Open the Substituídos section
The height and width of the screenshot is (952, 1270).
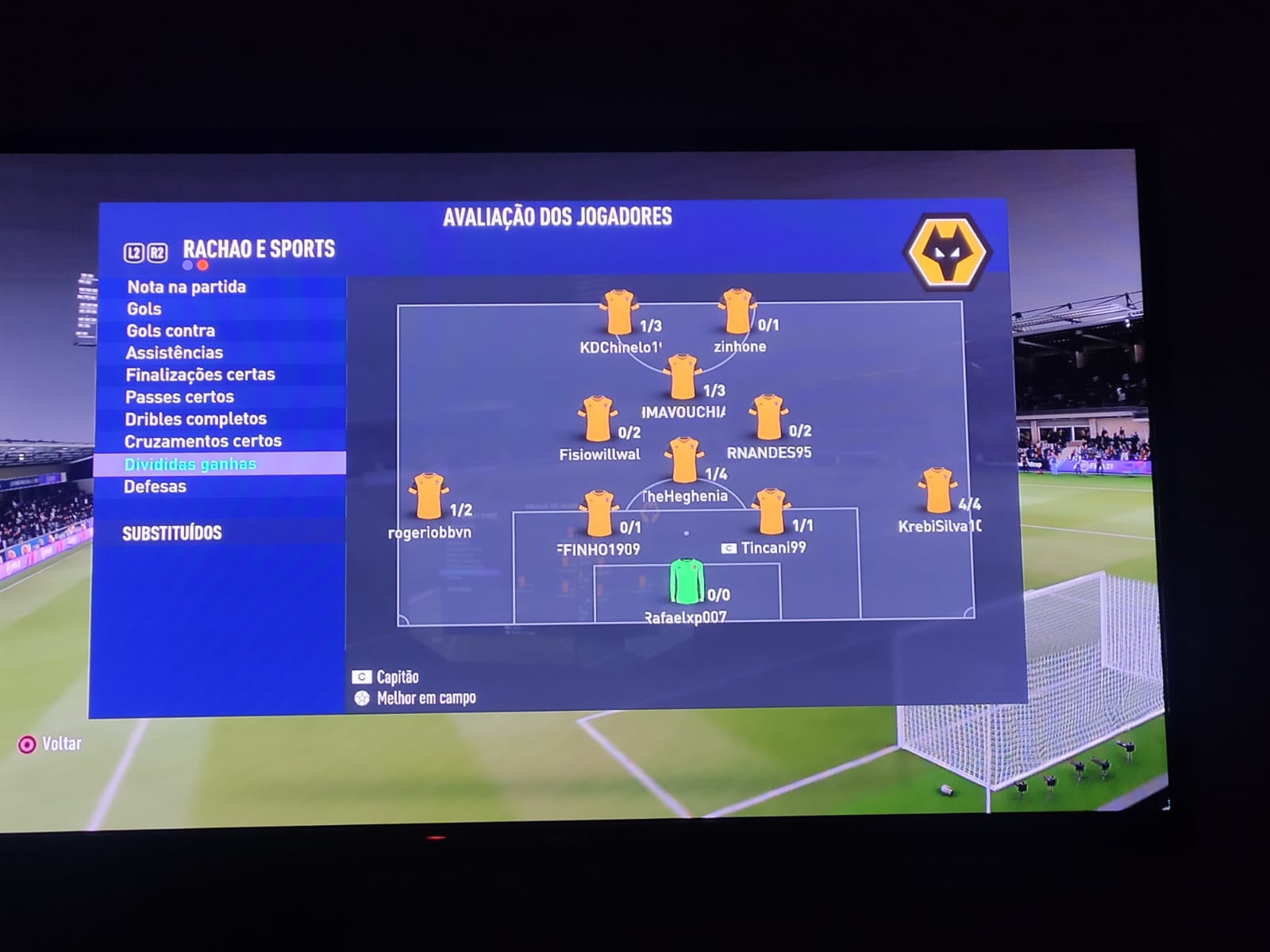(x=172, y=533)
